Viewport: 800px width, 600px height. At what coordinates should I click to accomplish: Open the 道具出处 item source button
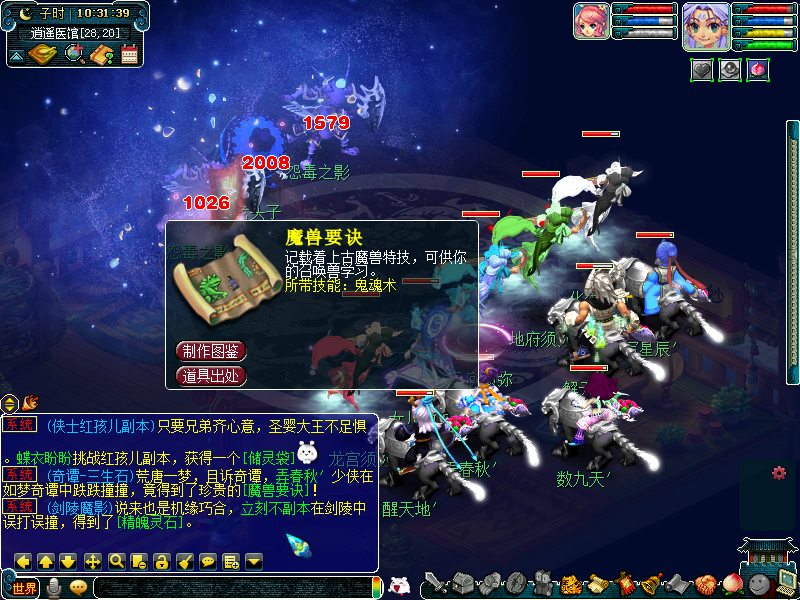click(x=211, y=376)
